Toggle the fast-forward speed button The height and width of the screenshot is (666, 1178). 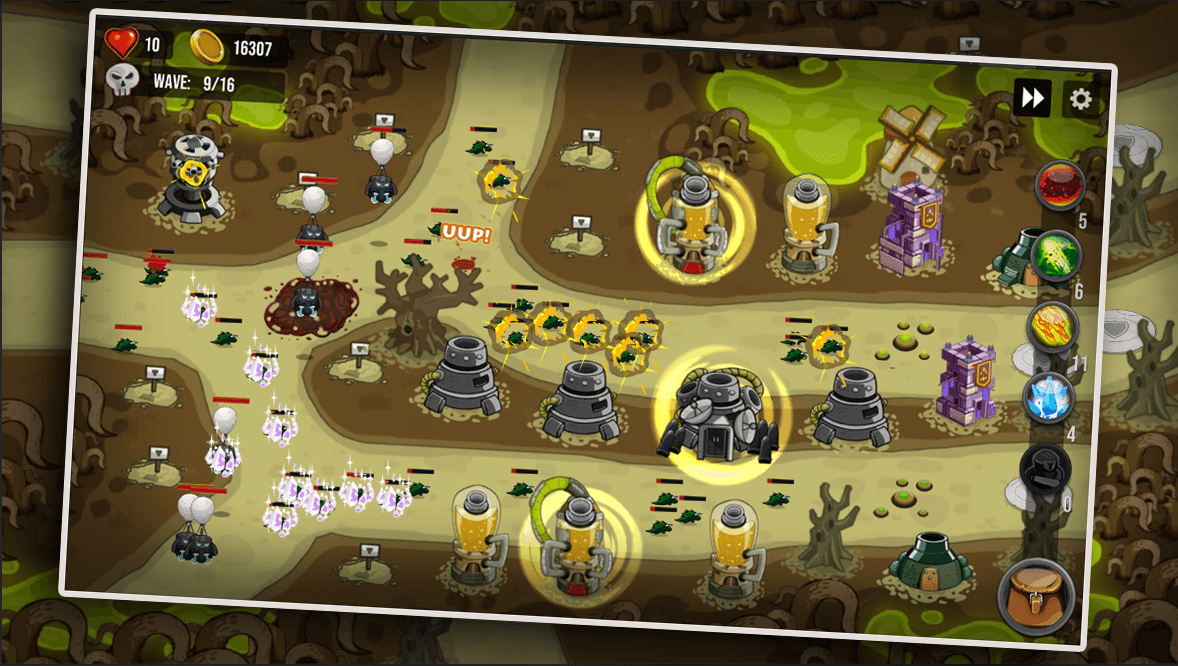(1032, 97)
